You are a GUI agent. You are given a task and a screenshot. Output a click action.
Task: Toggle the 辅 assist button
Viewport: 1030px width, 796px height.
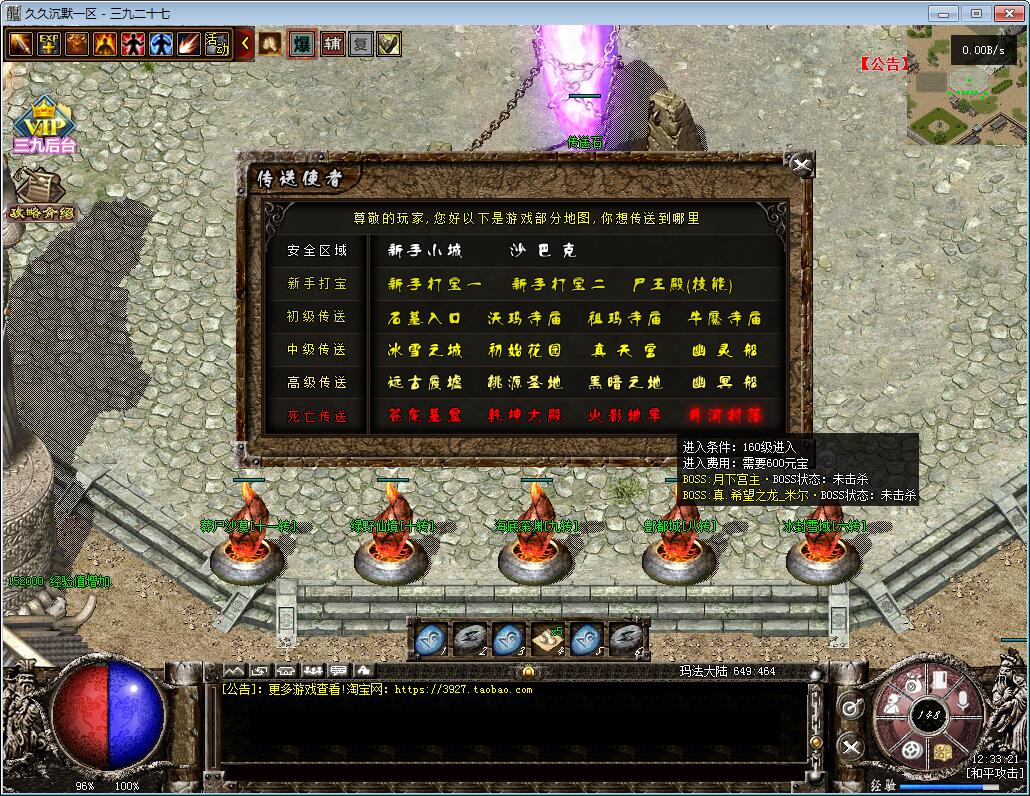tap(332, 45)
